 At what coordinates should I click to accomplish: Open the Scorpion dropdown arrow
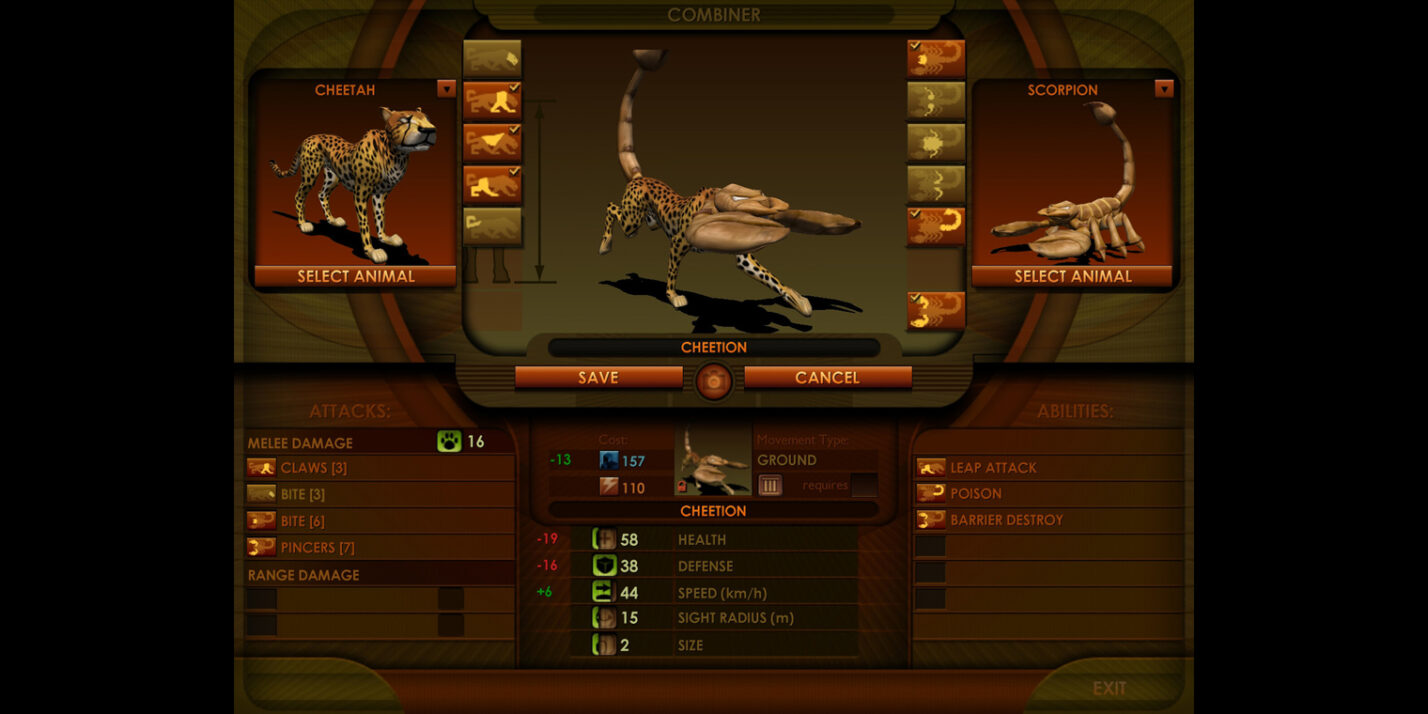(1163, 89)
